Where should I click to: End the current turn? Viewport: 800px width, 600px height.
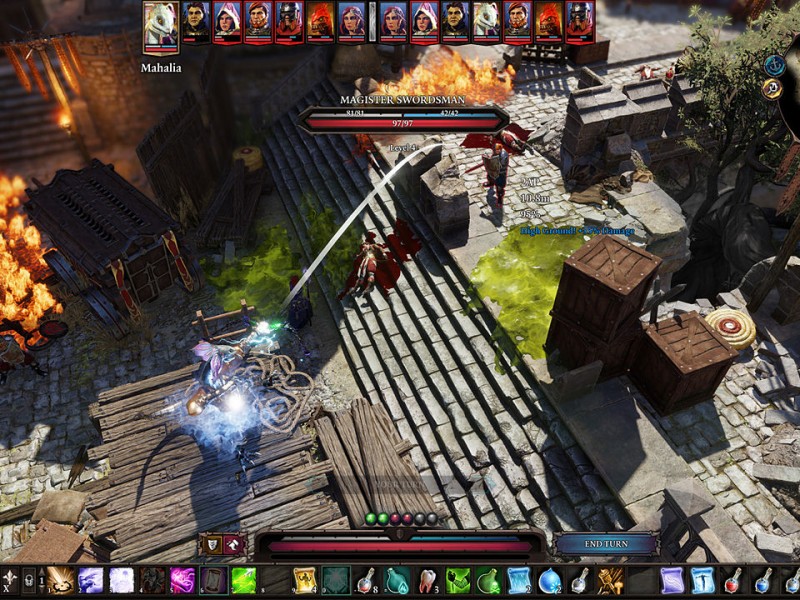click(x=606, y=544)
